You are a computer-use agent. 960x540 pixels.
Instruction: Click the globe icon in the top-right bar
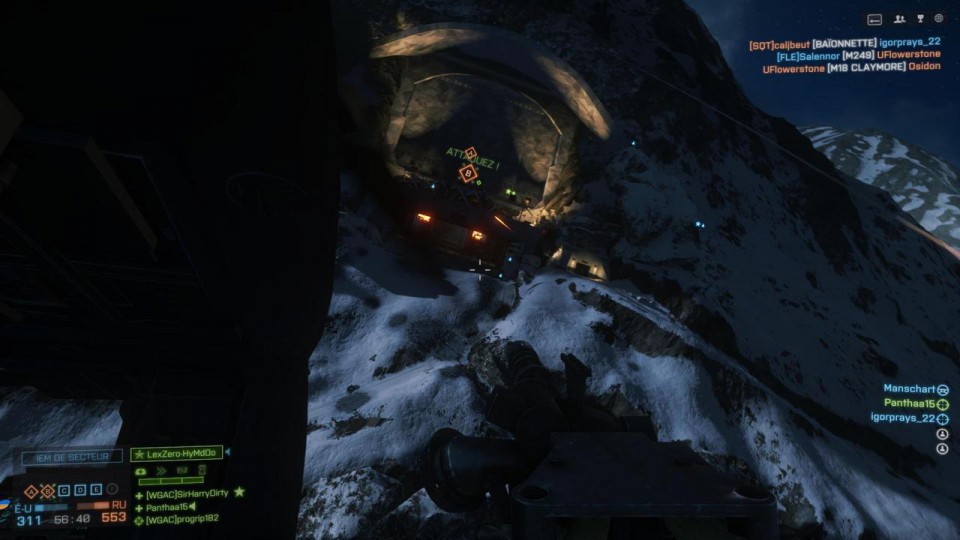pos(939,19)
